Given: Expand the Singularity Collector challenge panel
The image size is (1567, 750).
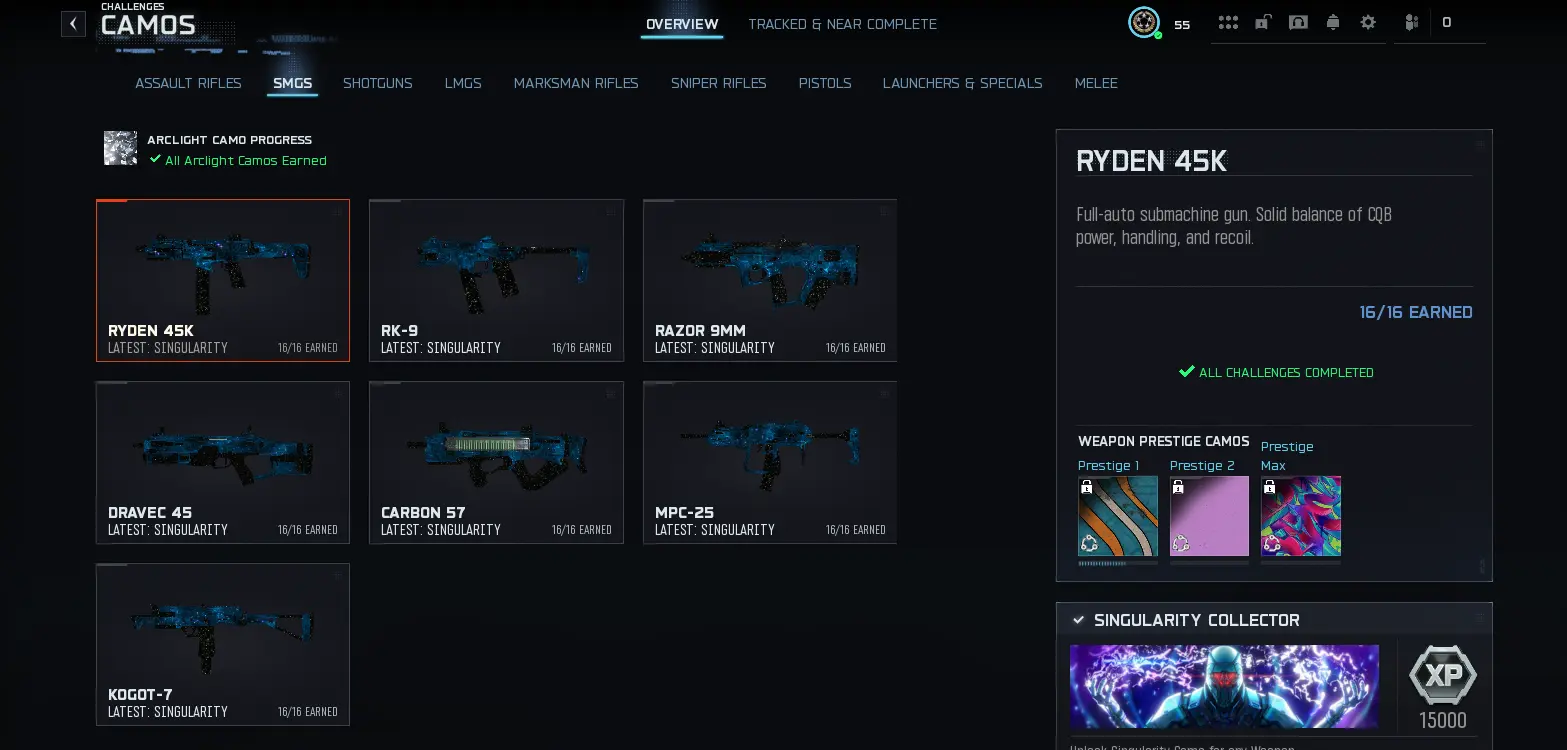Looking at the screenshot, I should [1479, 620].
